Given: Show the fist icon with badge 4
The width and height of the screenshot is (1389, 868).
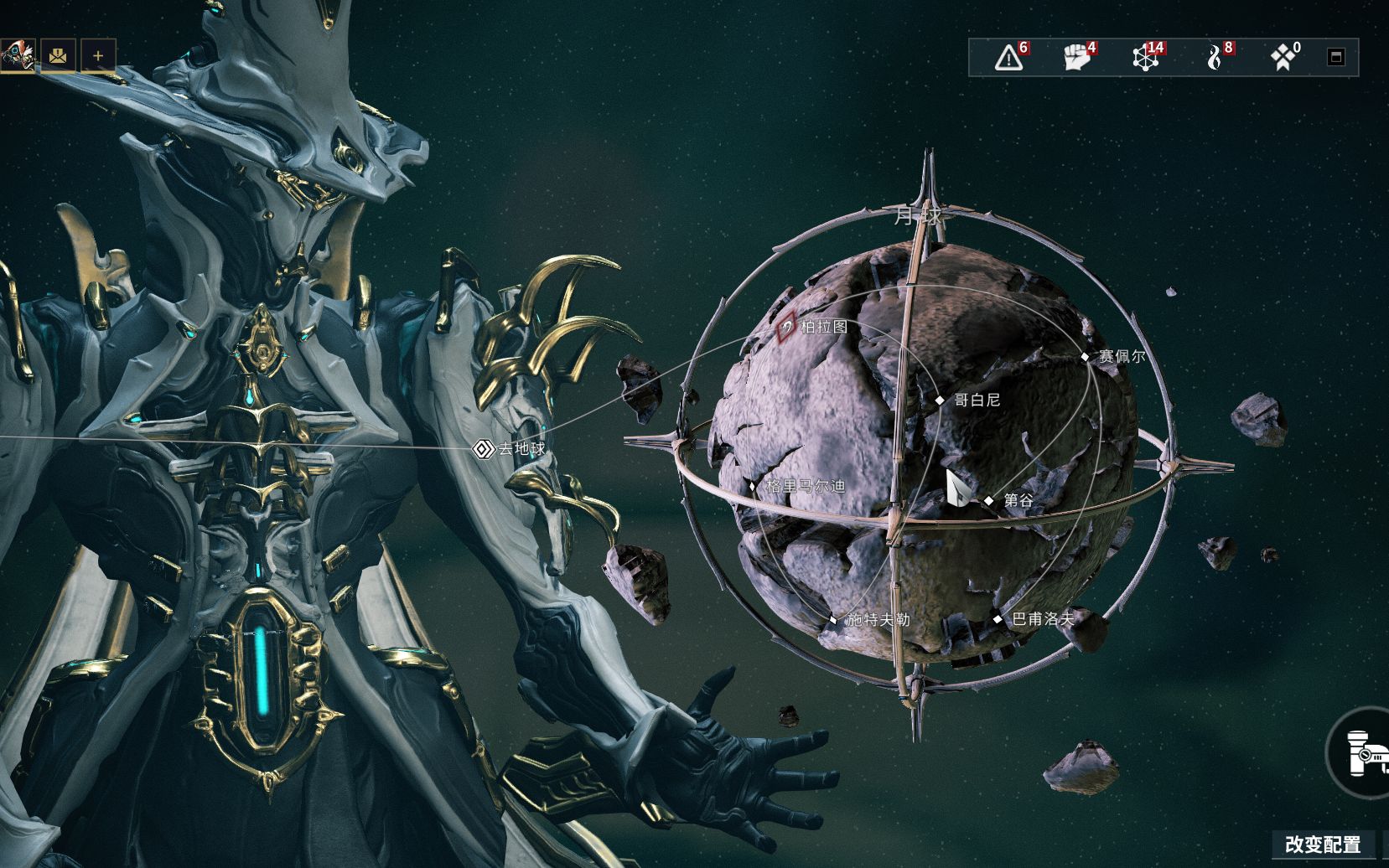Looking at the screenshot, I should pyautogui.click(x=1077, y=57).
